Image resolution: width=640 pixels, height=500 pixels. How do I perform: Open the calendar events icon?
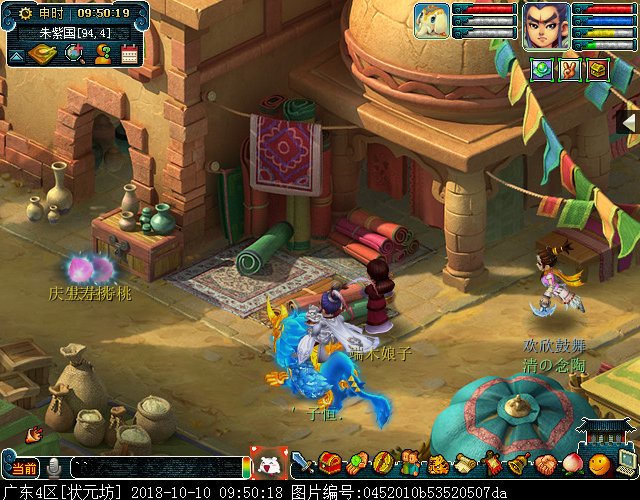pos(129,54)
